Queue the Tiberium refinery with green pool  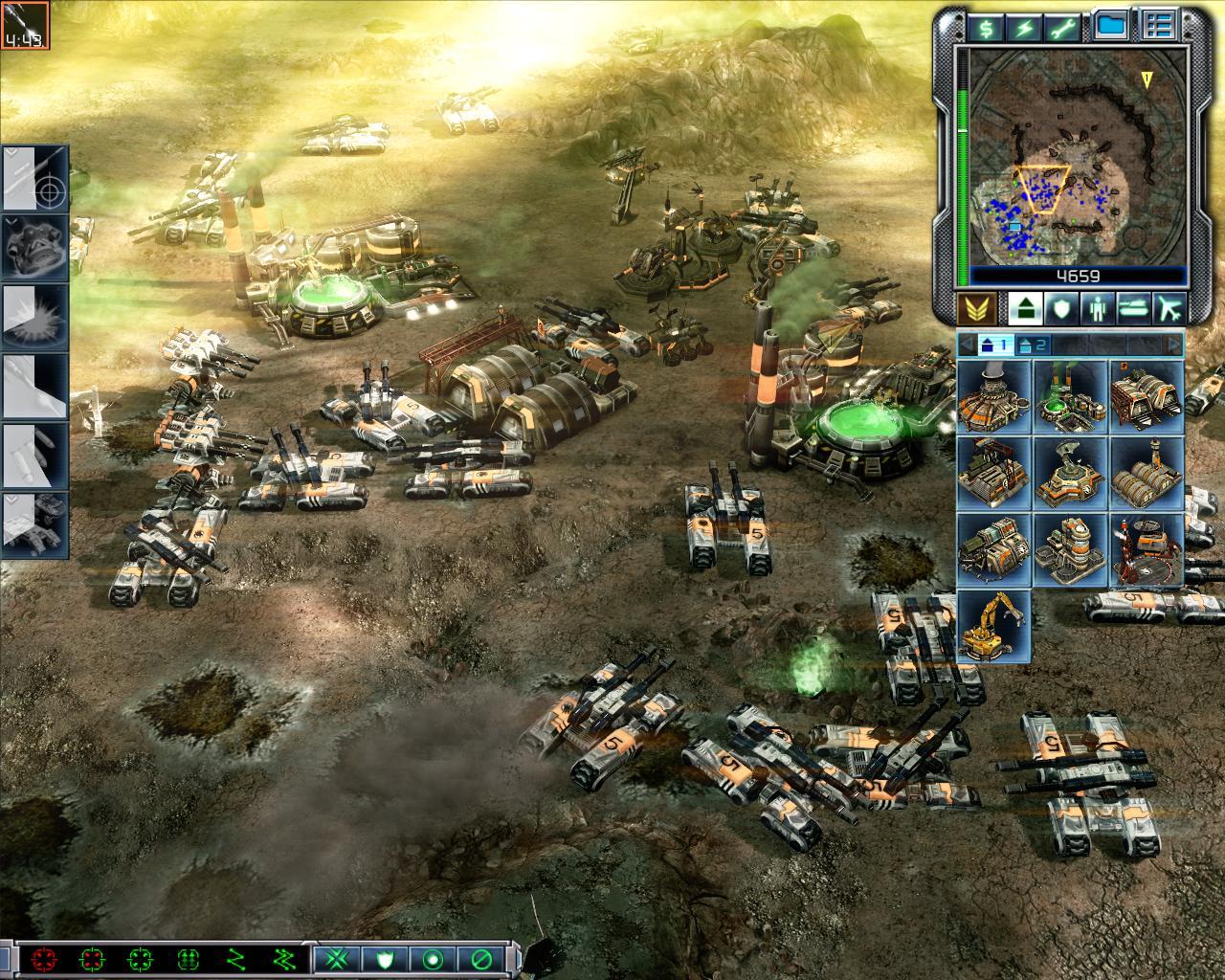(1070, 395)
